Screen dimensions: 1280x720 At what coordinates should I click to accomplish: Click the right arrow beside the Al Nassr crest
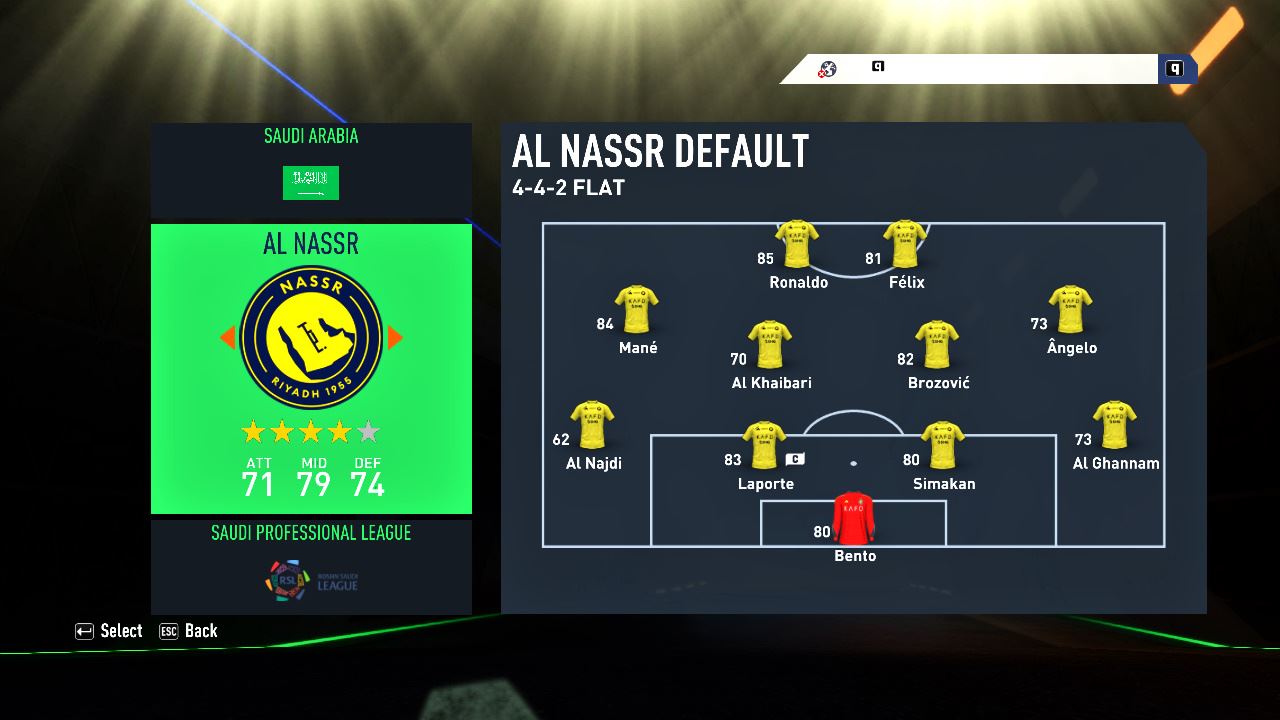[395, 338]
